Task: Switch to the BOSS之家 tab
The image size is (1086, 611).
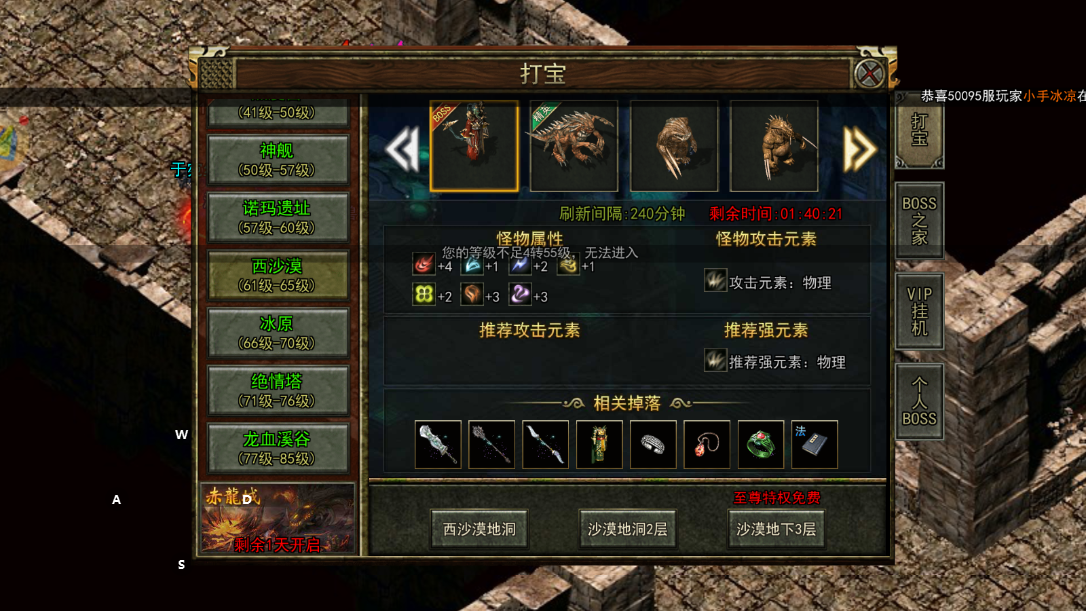Action: tap(919, 220)
